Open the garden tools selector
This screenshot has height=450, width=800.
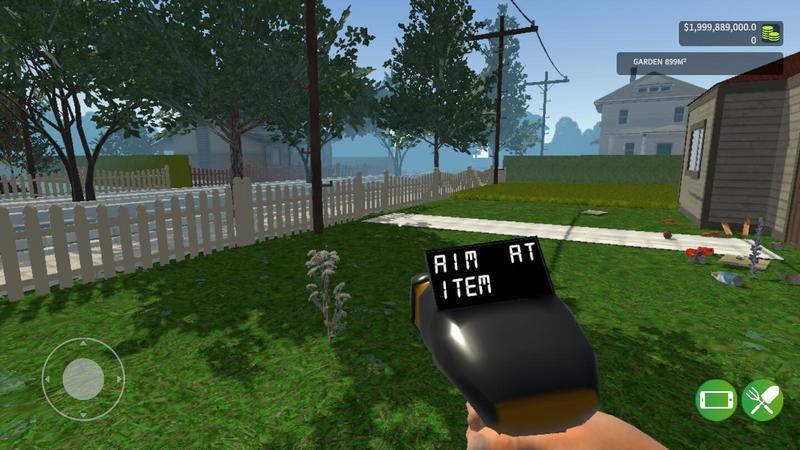pyautogui.click(x=762, y=400)
